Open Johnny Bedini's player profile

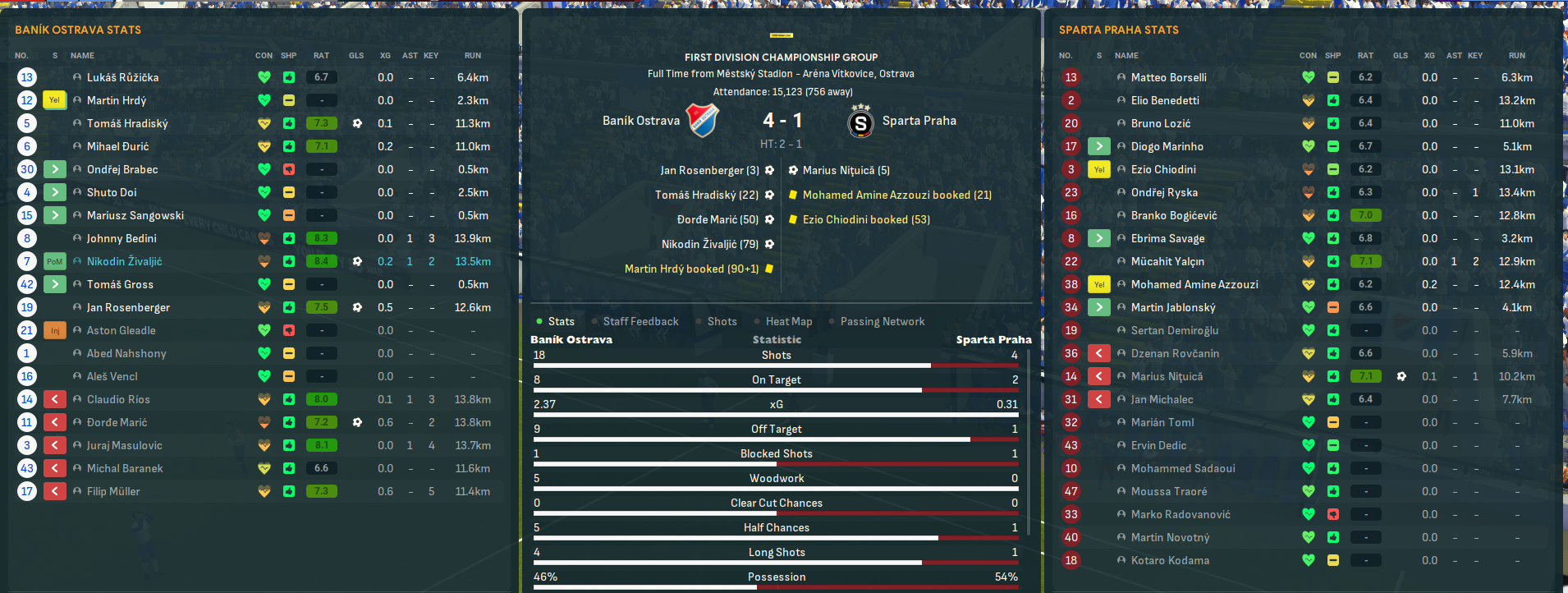click(x=121, y=238)
